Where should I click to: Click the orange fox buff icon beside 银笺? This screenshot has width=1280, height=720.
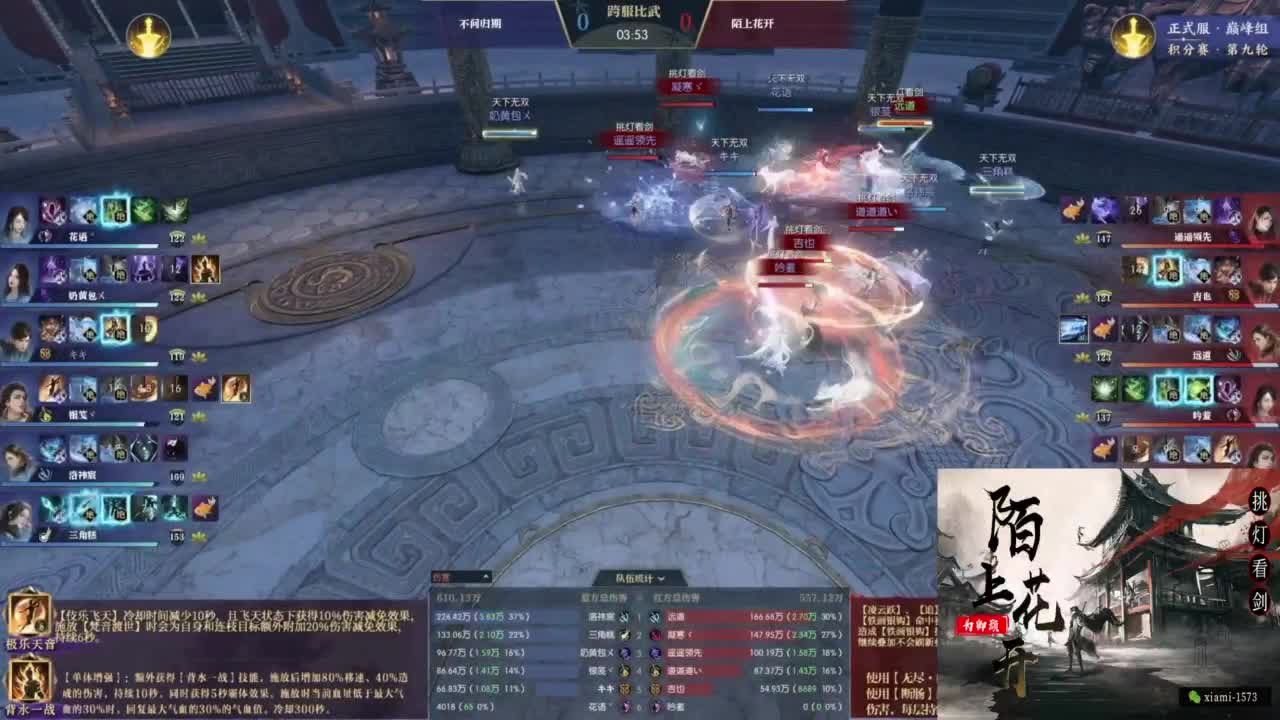coord(203,387)
